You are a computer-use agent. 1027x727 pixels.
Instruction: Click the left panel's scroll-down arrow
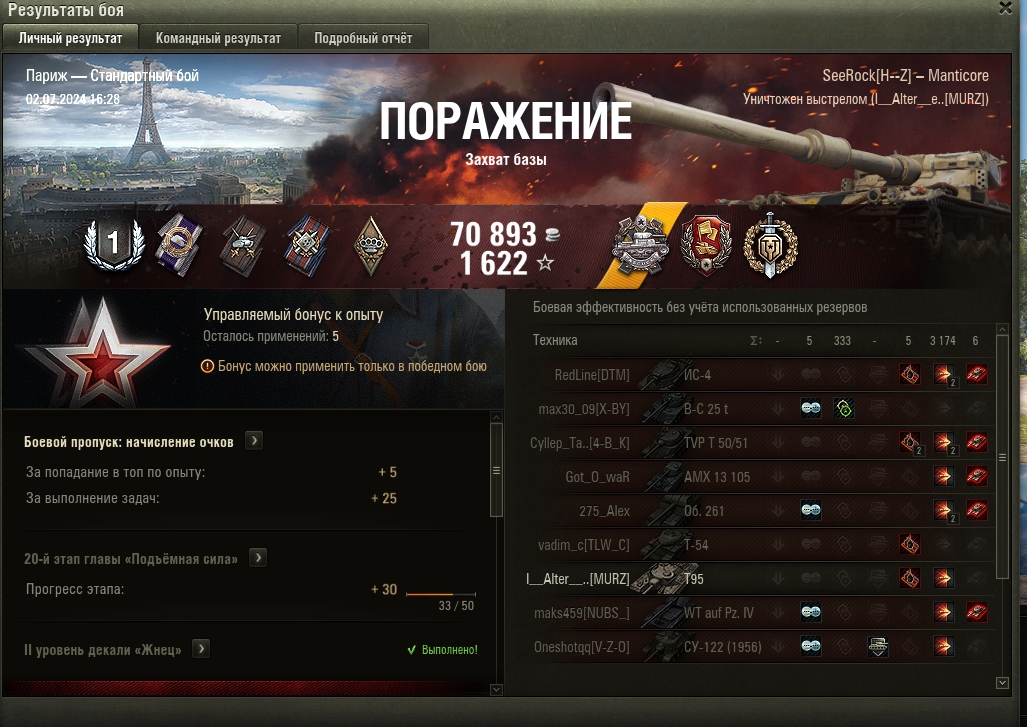496,689
